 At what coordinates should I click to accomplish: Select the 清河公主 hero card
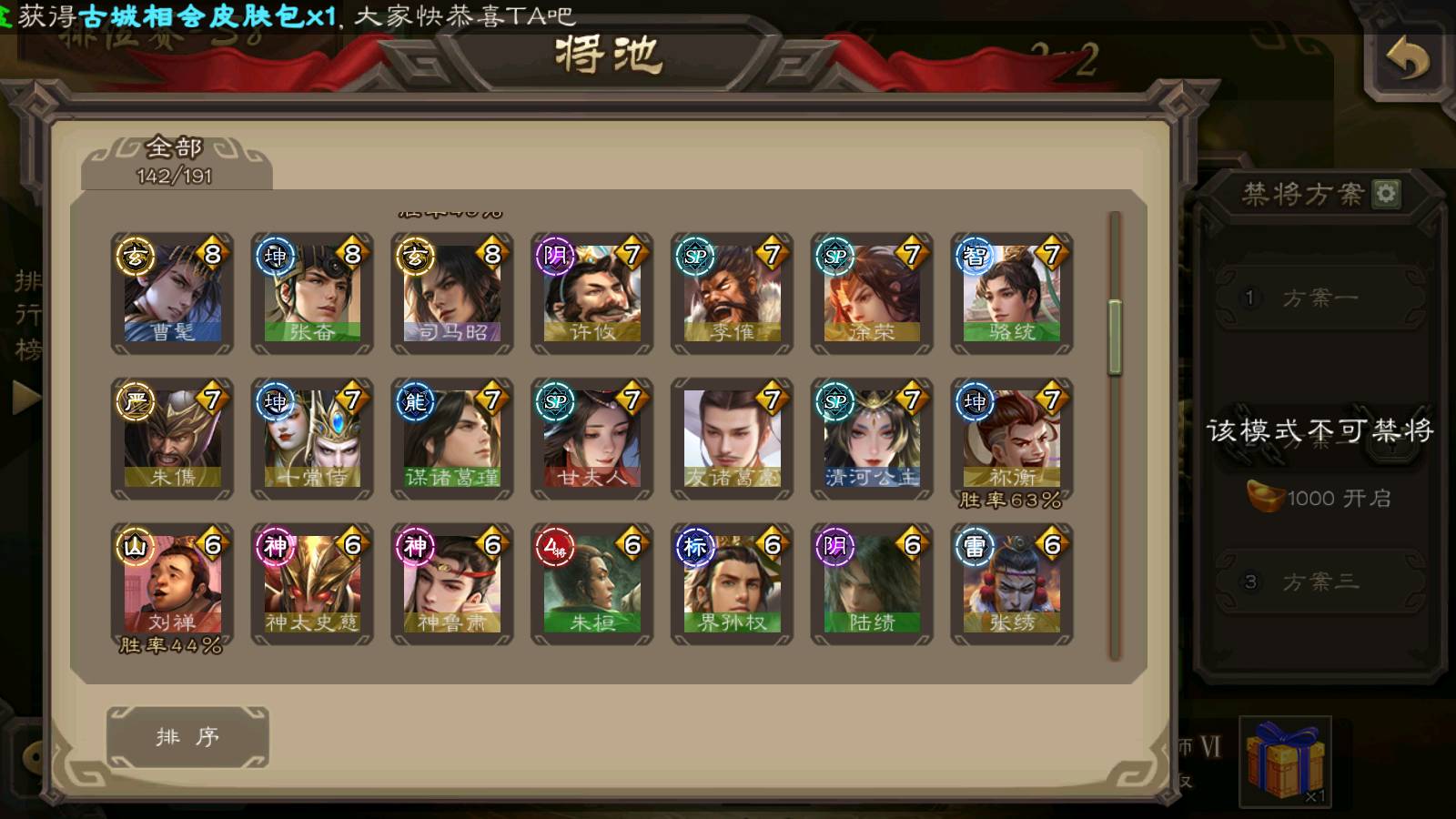coord(872,439)
